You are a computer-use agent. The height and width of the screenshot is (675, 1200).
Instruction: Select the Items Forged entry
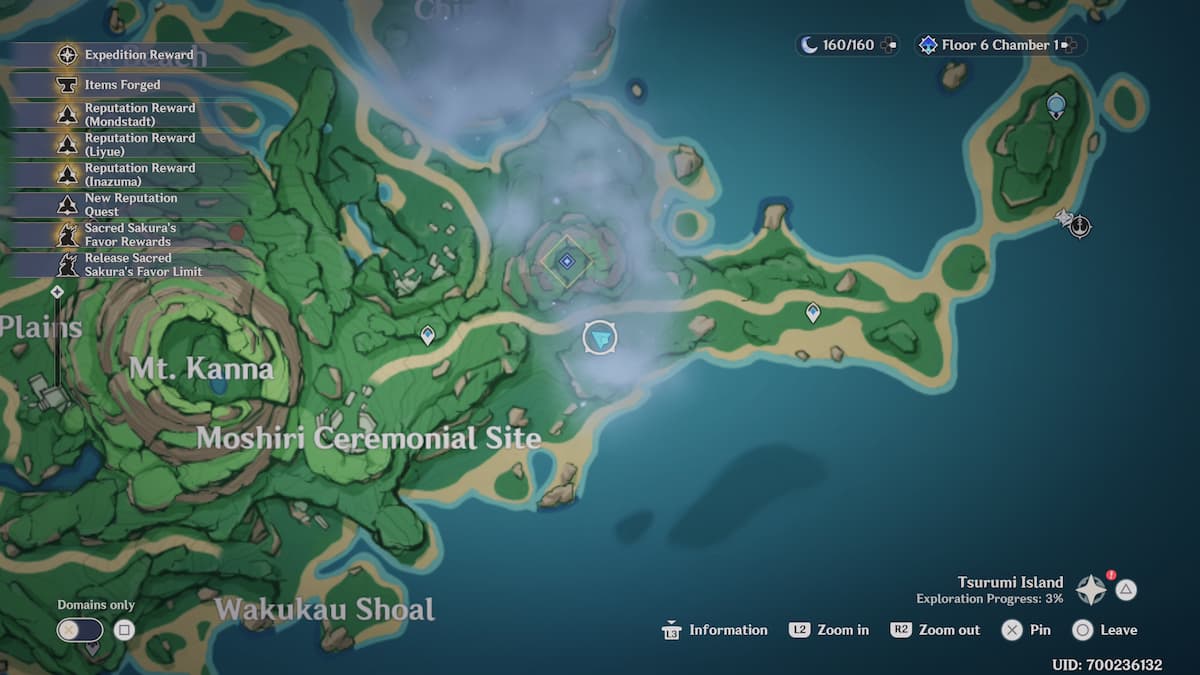click(x=122, y=85)
